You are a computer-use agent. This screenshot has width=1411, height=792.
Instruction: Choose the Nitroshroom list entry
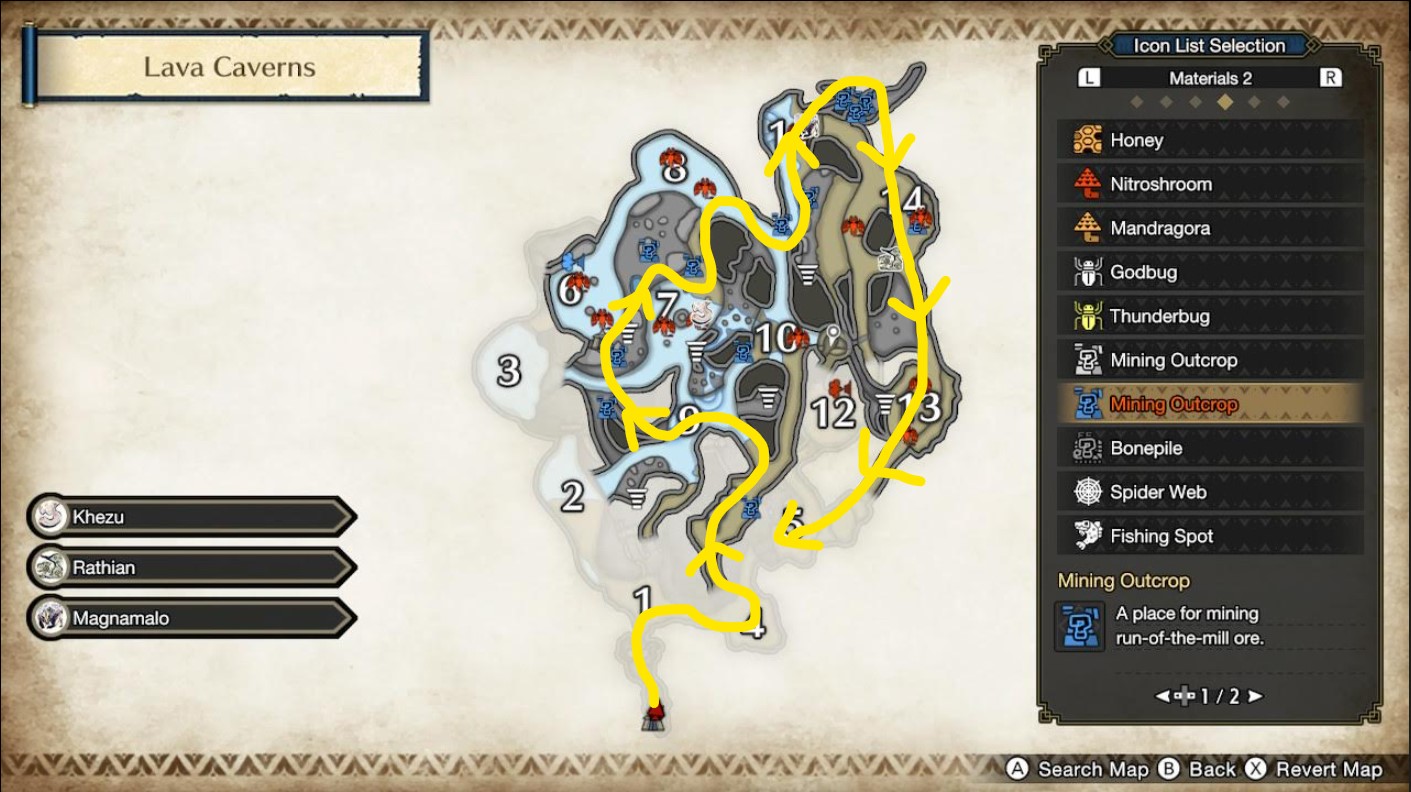click(1210, 184)
